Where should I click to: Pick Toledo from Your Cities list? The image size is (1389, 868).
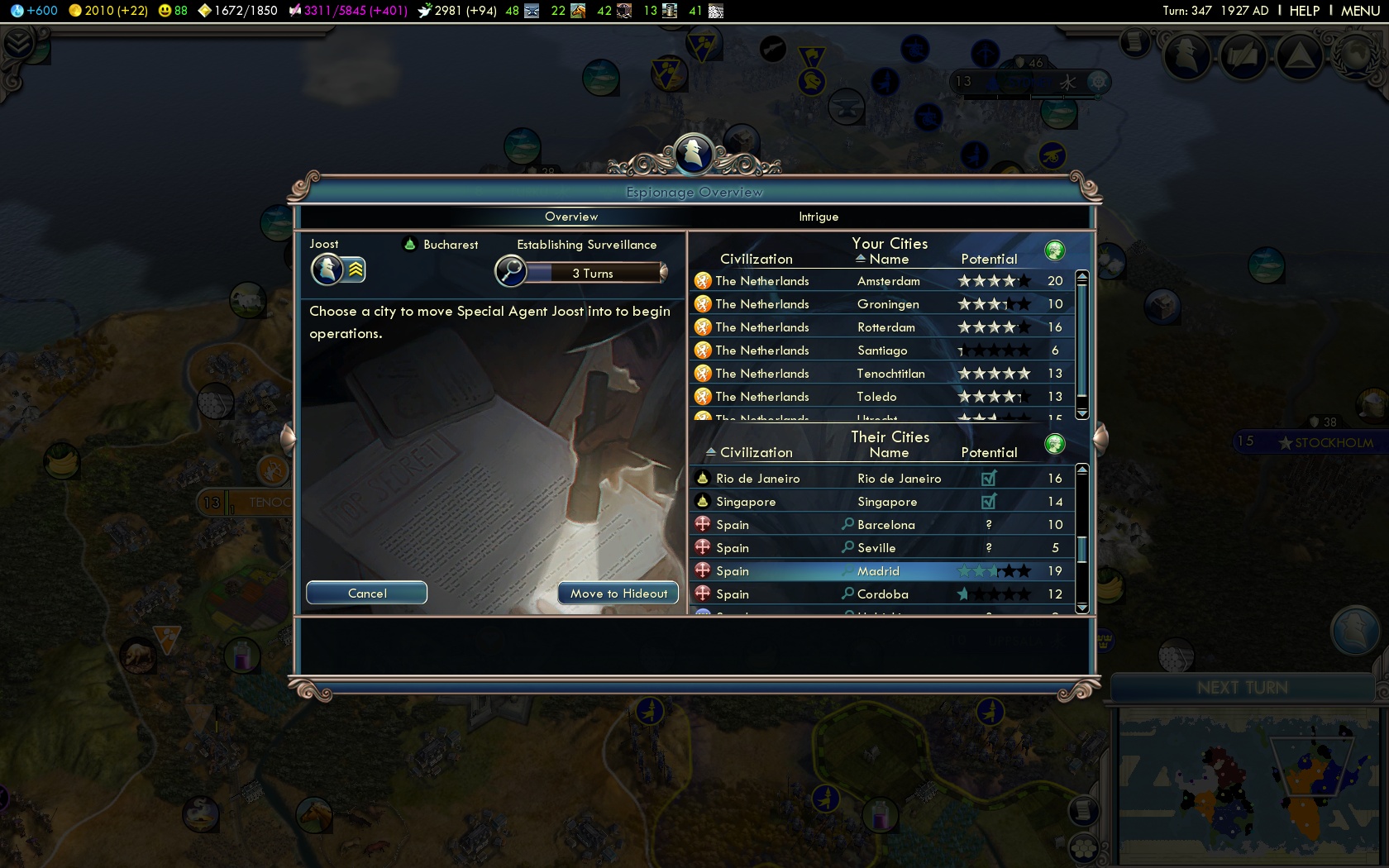tap(876, 397)
